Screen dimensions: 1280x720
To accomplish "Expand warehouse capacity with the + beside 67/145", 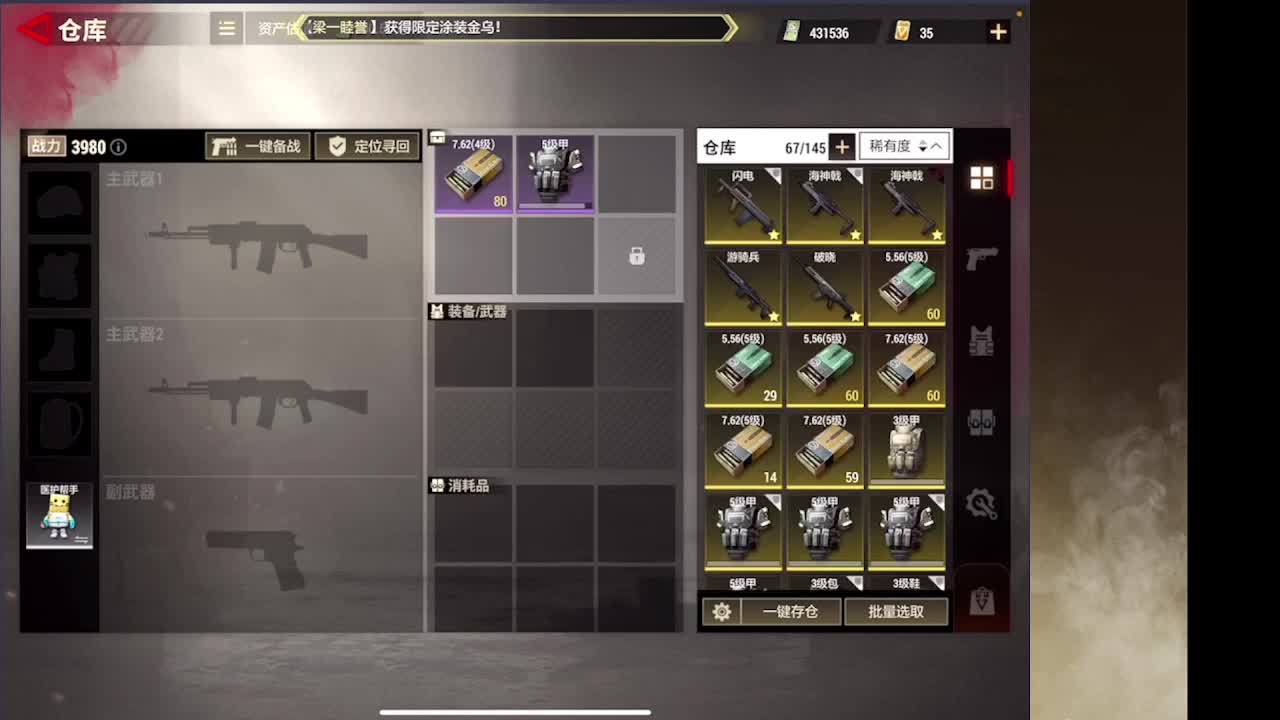I will tap(841, 146).
